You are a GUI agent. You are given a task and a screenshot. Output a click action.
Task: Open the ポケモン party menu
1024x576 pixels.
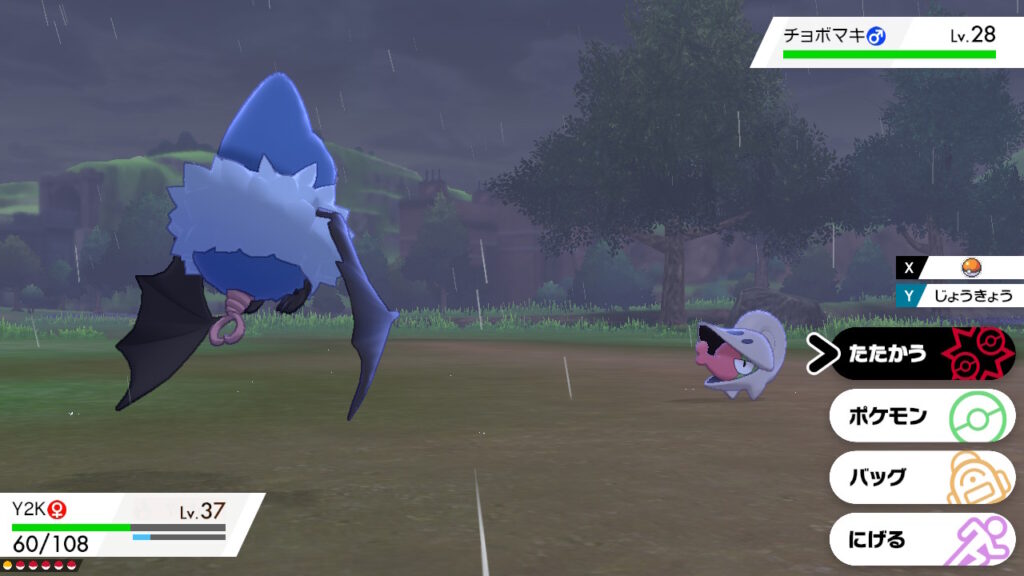(920, 415)
